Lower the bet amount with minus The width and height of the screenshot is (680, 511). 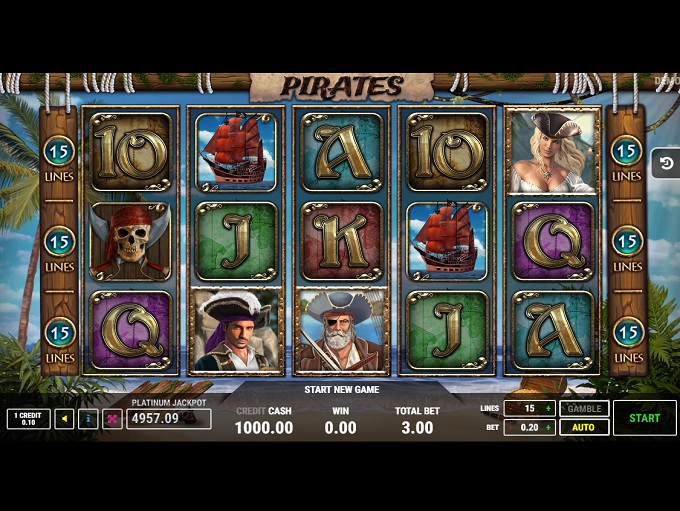coord(510,427)
